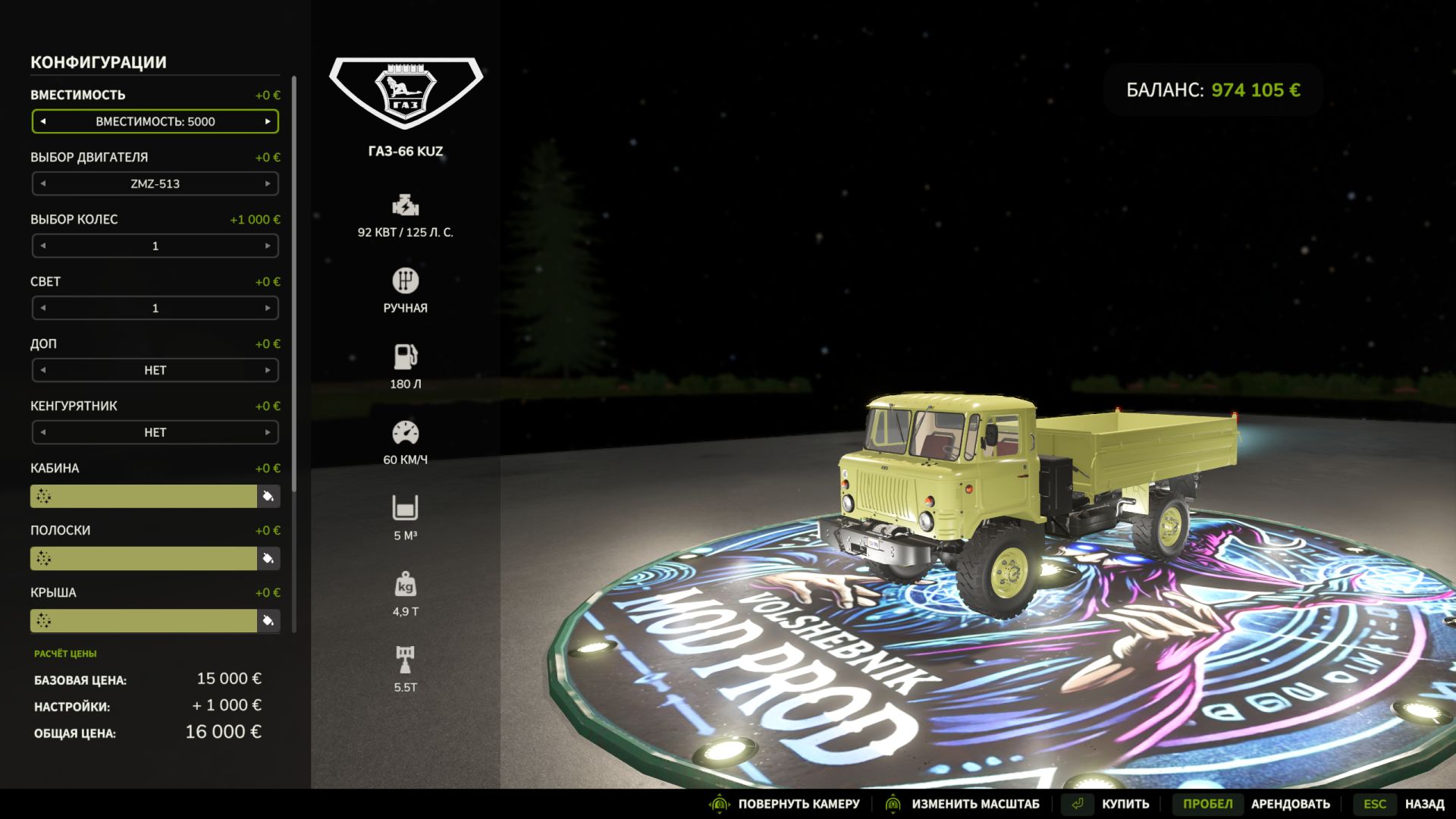Image resolution: width=1456 pixels, height=819 pixels.
Task: Go back with the Назад button
Action: [x=1424, y=804]
